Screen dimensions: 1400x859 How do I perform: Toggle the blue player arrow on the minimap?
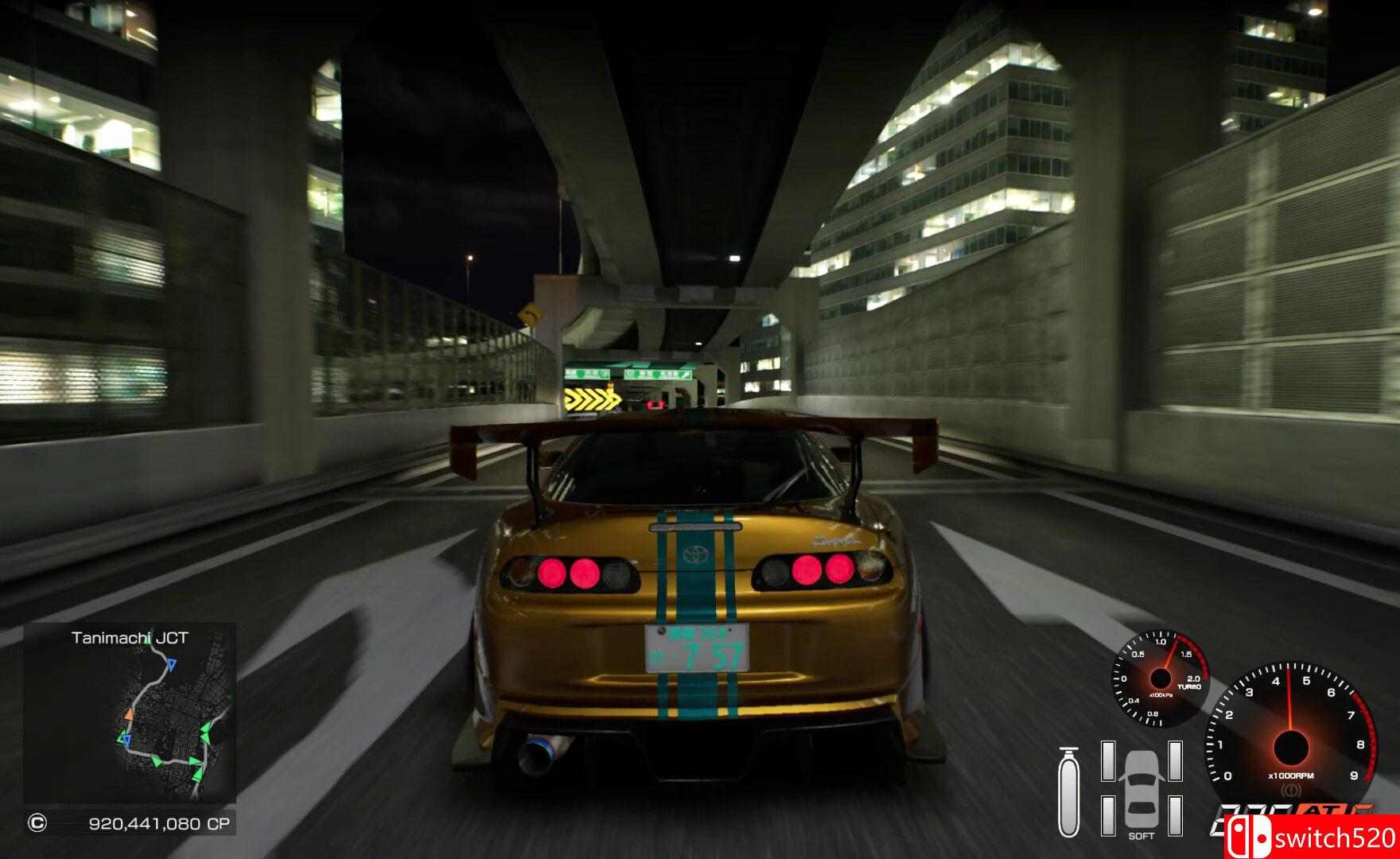tap(171, 665)
